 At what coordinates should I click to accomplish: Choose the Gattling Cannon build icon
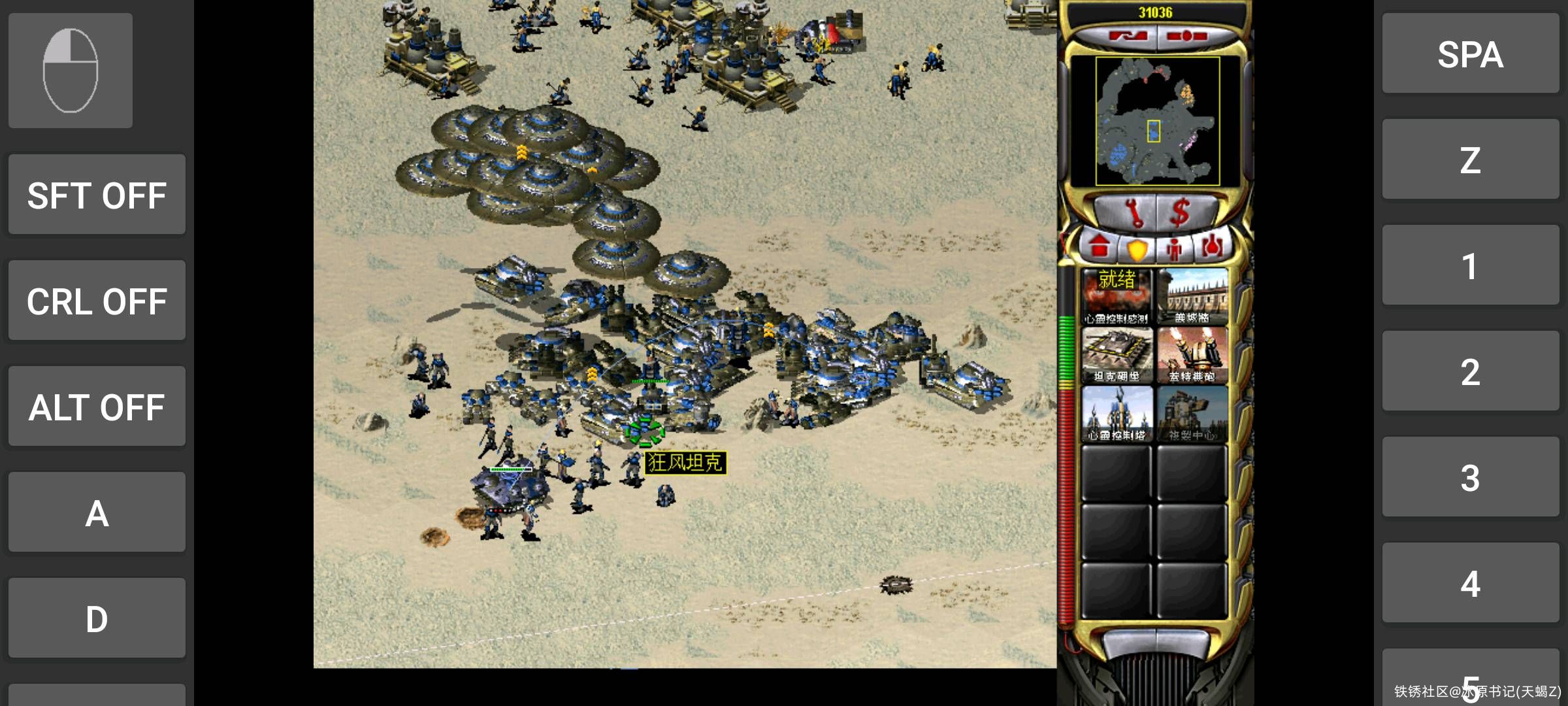click(1192, 355)
